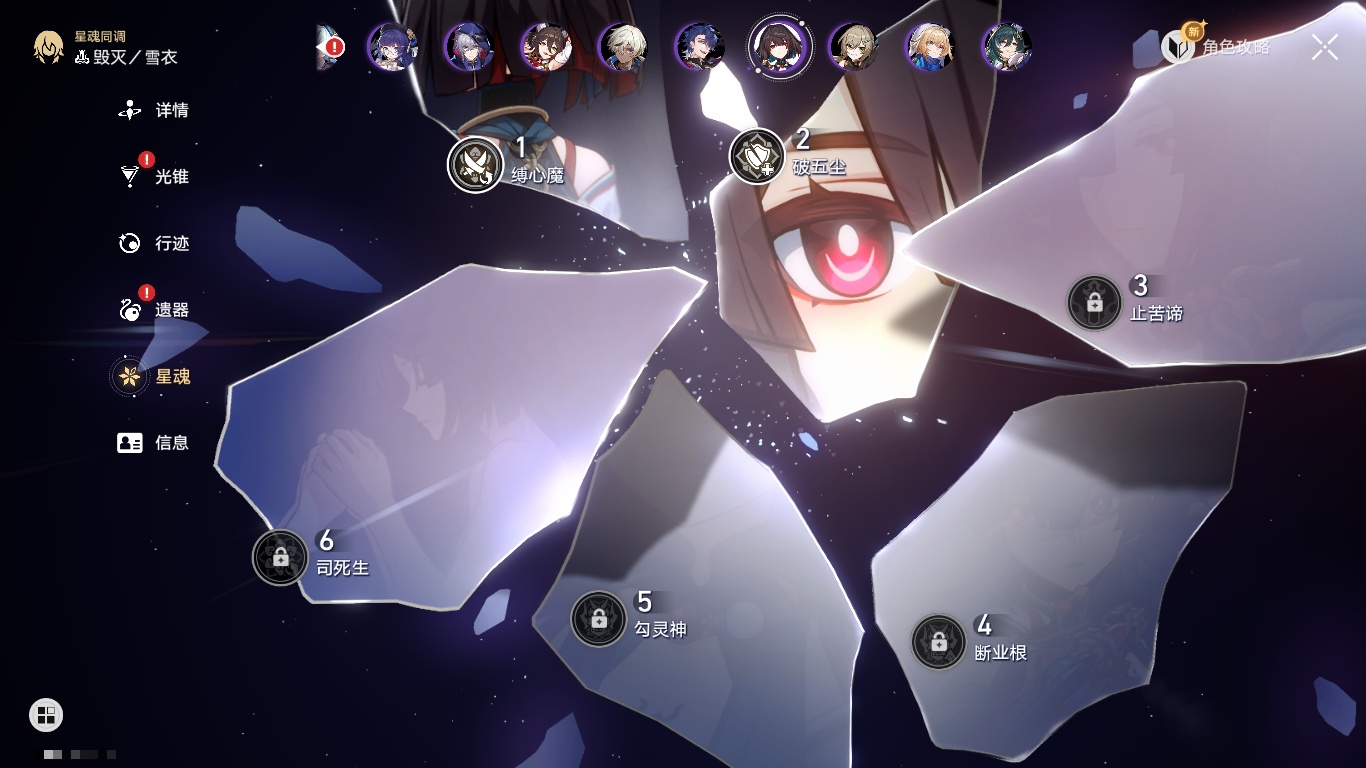View eidolon 2 破五尘
This screenshot has height=768, width=1366.
tap(757, 156)
